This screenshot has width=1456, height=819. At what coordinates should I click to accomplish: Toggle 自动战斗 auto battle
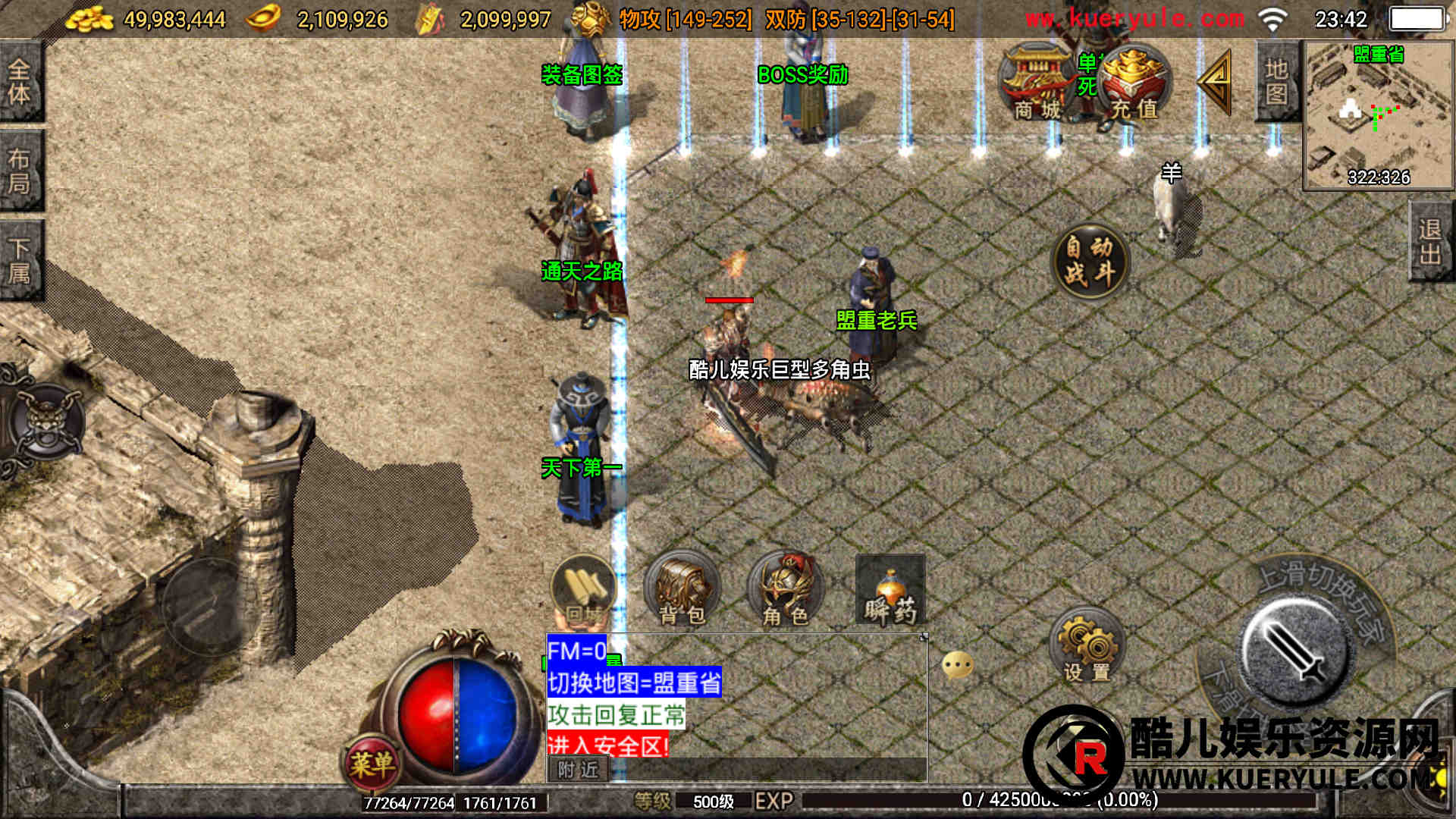tap(1090, 260)
